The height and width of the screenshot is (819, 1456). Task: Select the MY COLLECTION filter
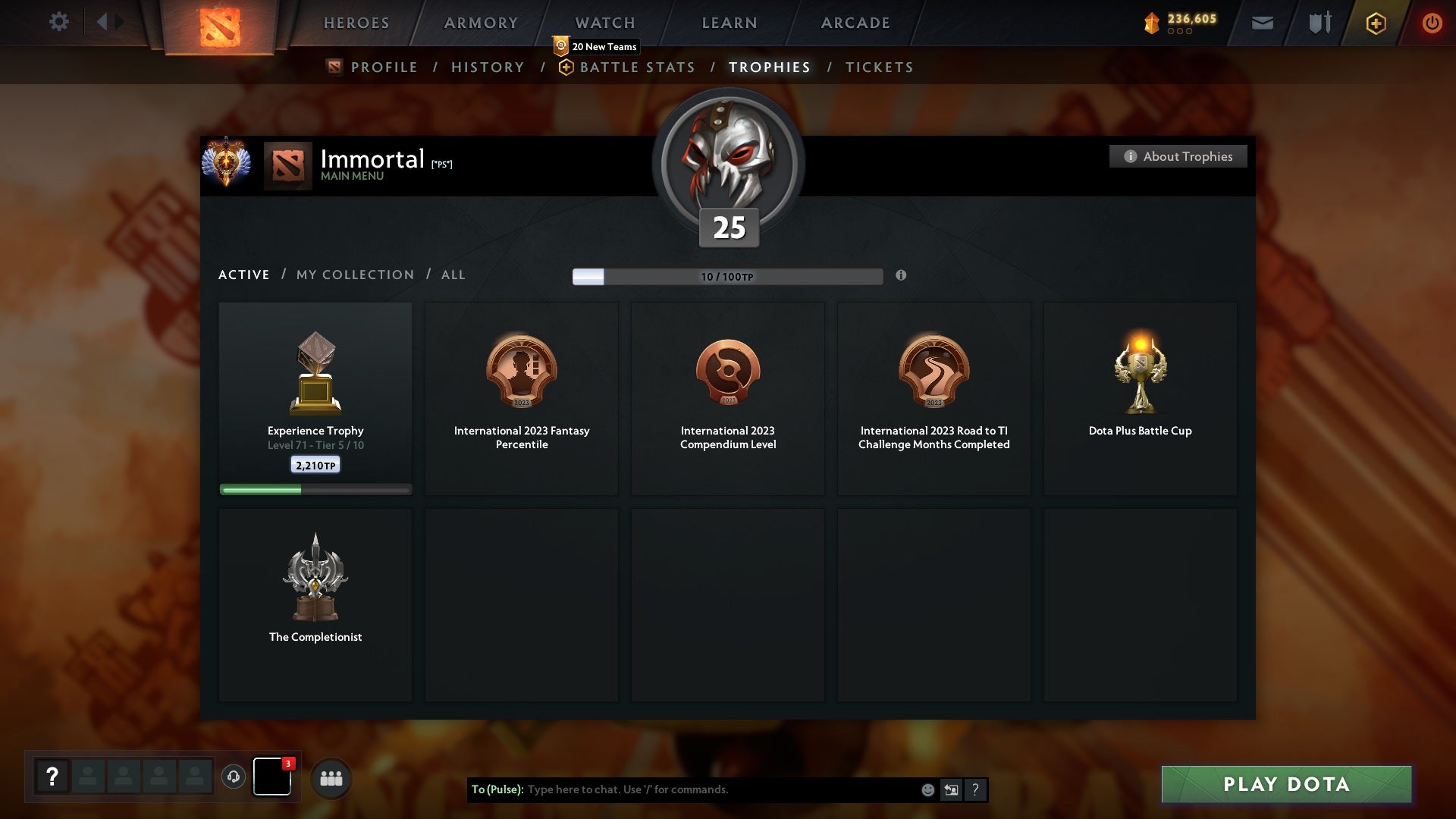click(x=354, y=275)
